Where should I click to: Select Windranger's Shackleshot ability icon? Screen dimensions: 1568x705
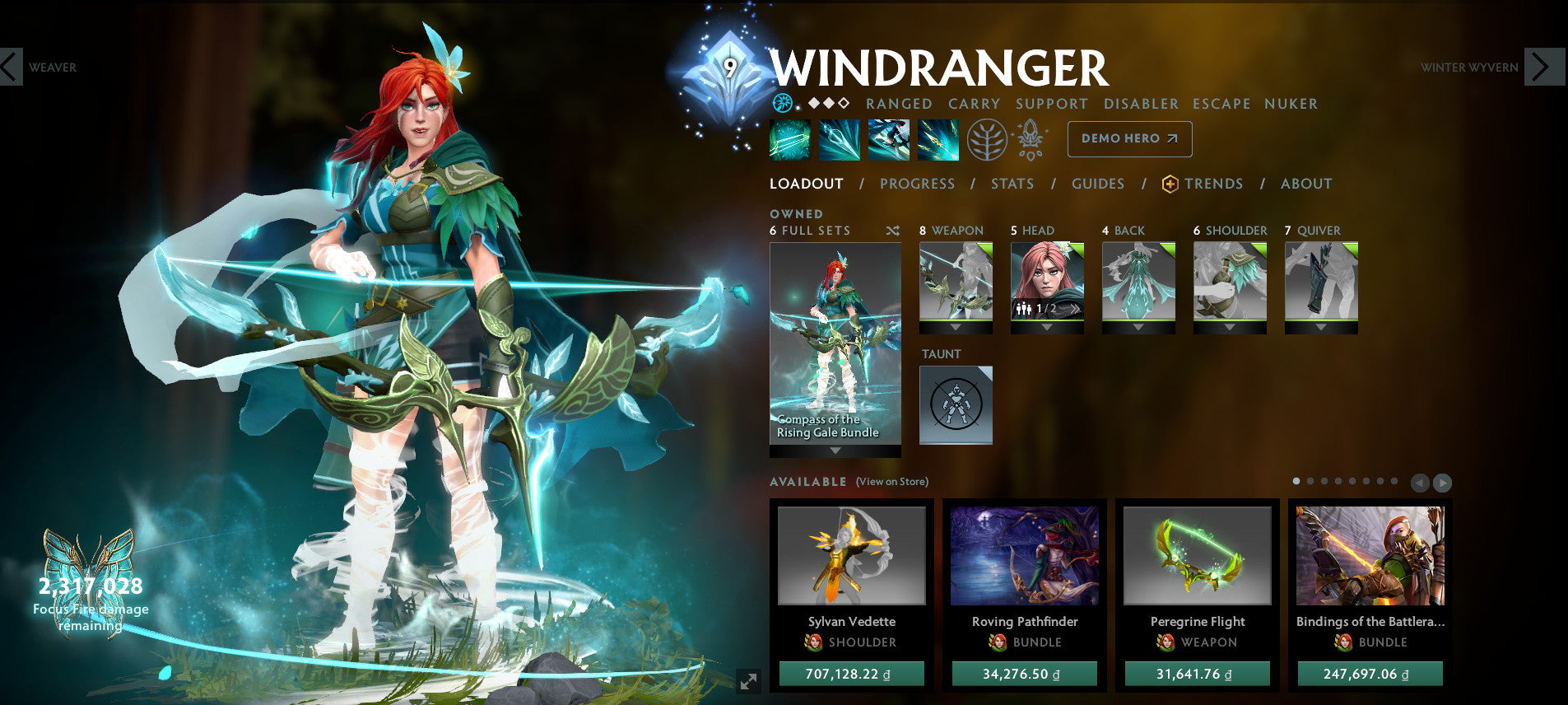tap(789, 139)
